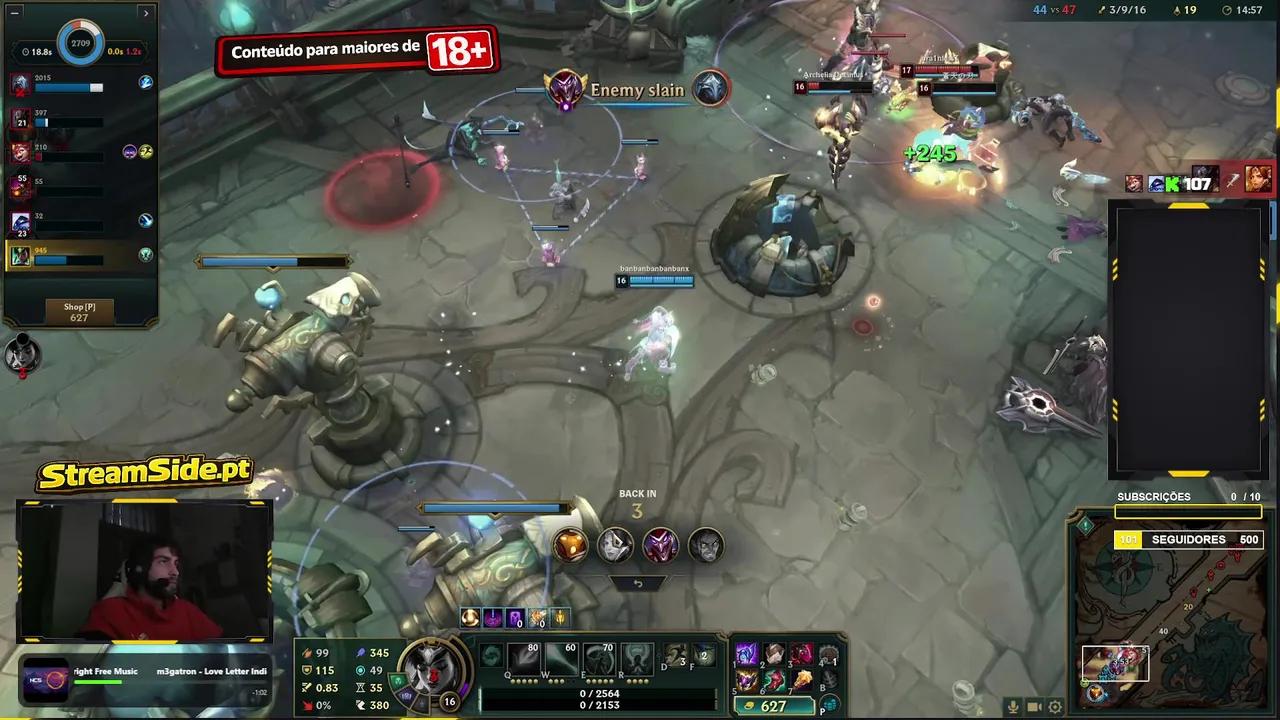
Task: Toggle the microphone button
Action: pyautogui.click(x=1013, y=707)
